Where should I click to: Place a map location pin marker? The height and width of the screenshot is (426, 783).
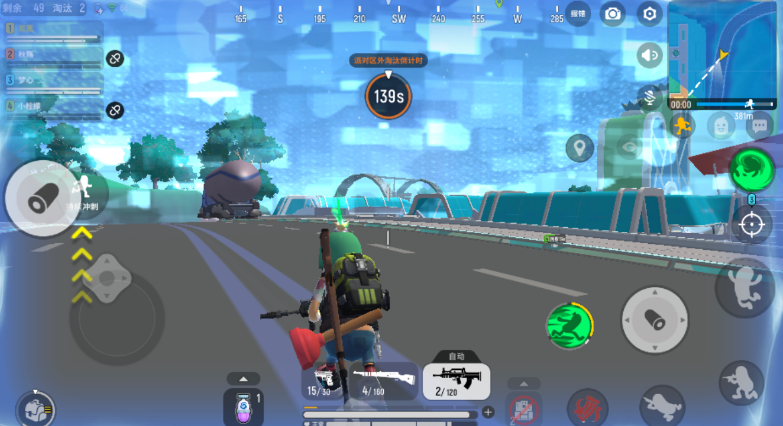[579, 149]
